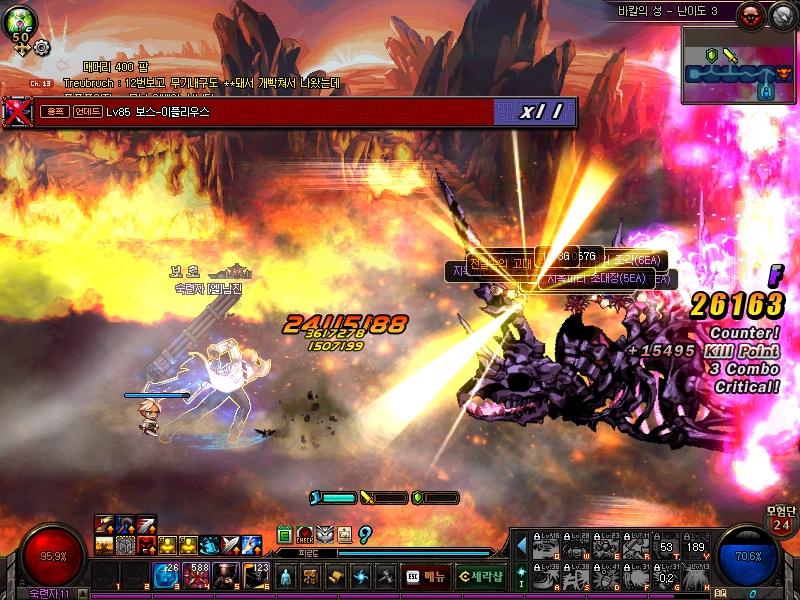Open the inventory backpack icon
This screenshot has width=800, height=600.
click(311, 576)
